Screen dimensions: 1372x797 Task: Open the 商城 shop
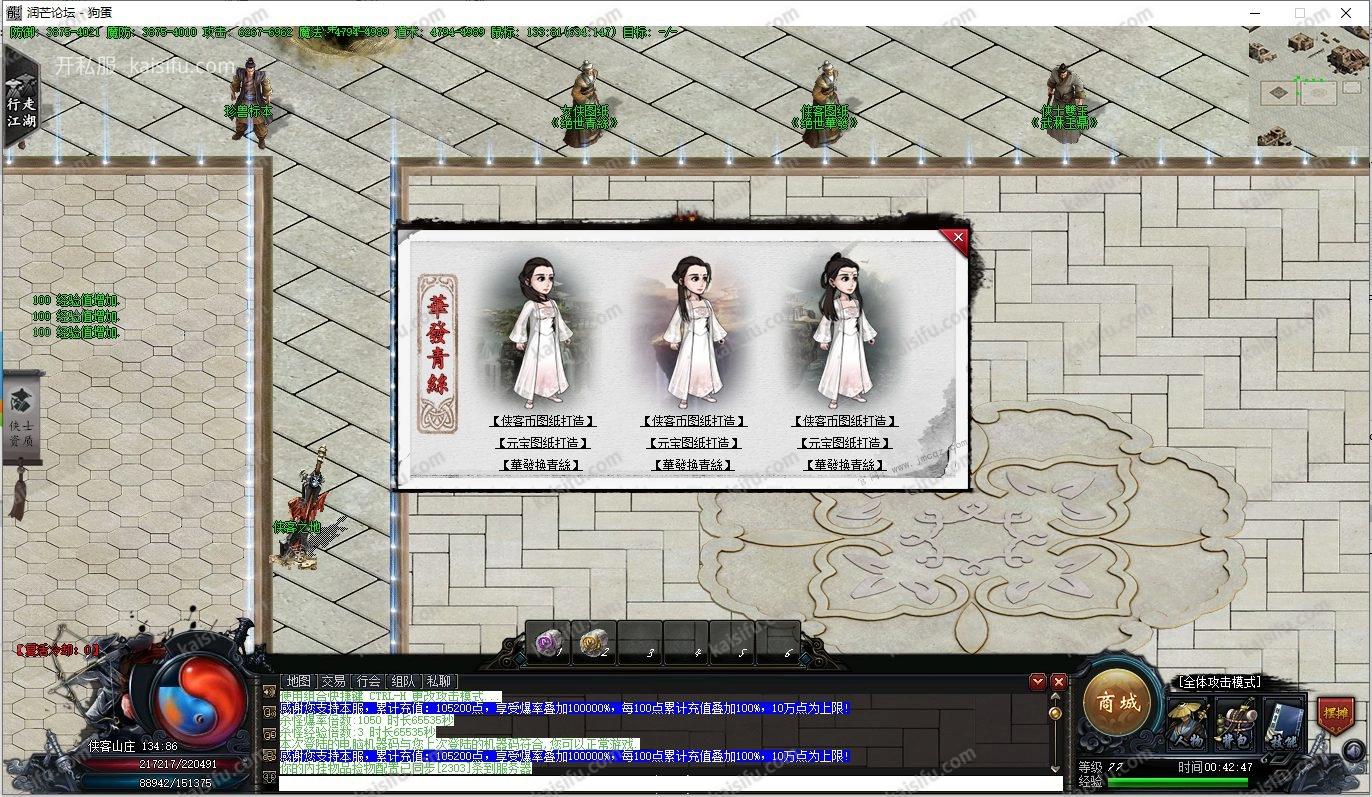pyautogui.click(x=1117, y=703)
